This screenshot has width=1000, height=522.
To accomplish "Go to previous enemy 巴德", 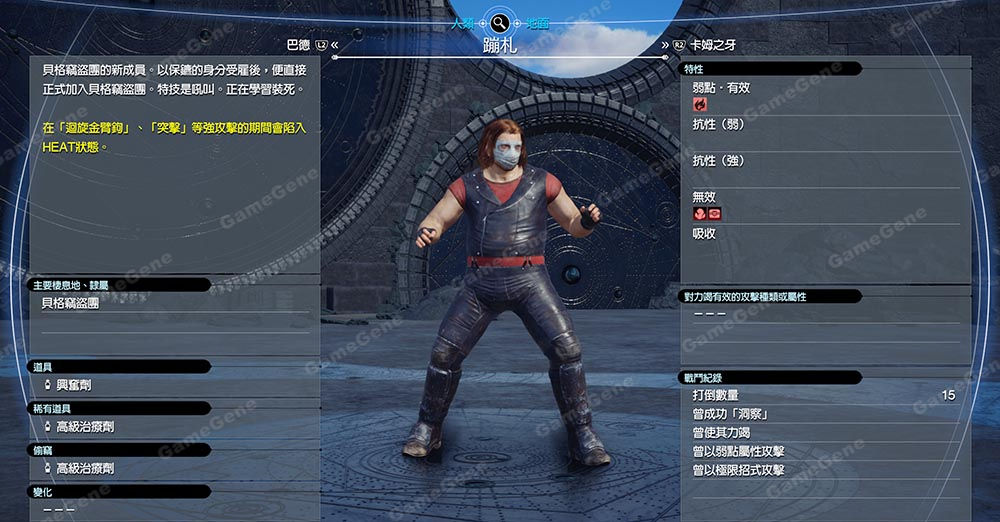I will click(299, 45).
